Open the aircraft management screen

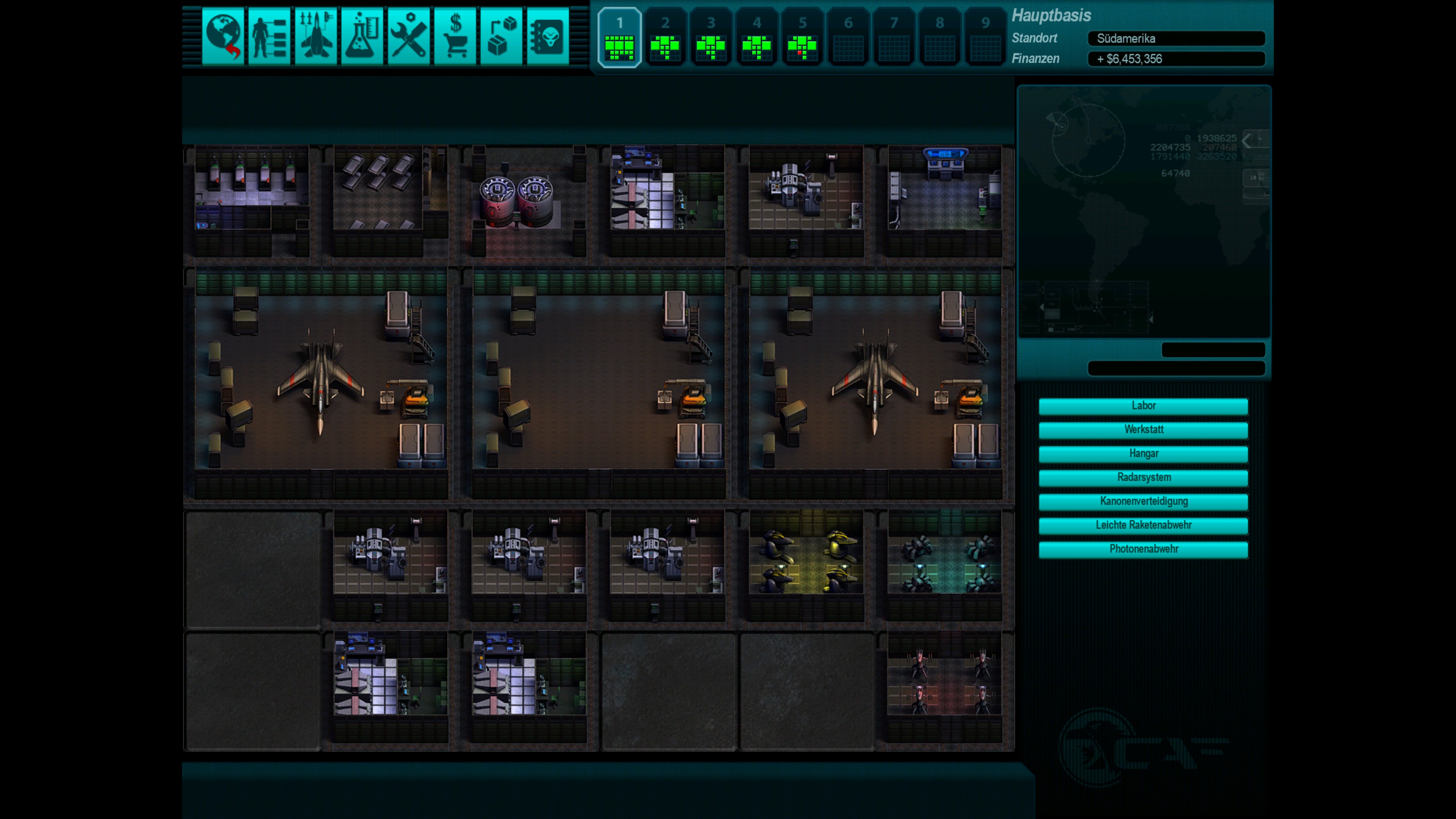(315, 37)
